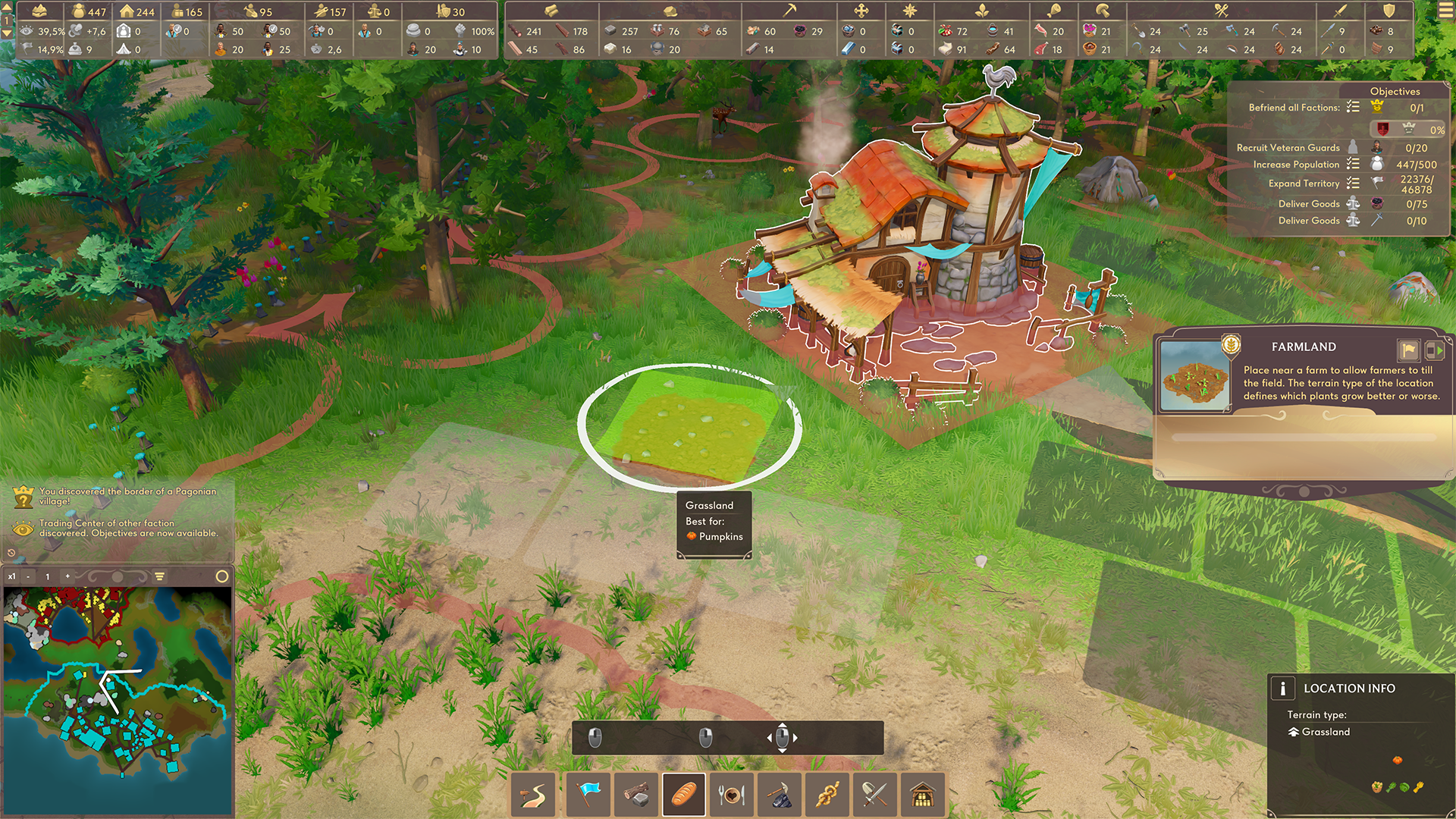Image resolution: width=1456 pixels, height=819 pixels.
Task: Open the plate and cutlery category
Action: click(732, 795)
